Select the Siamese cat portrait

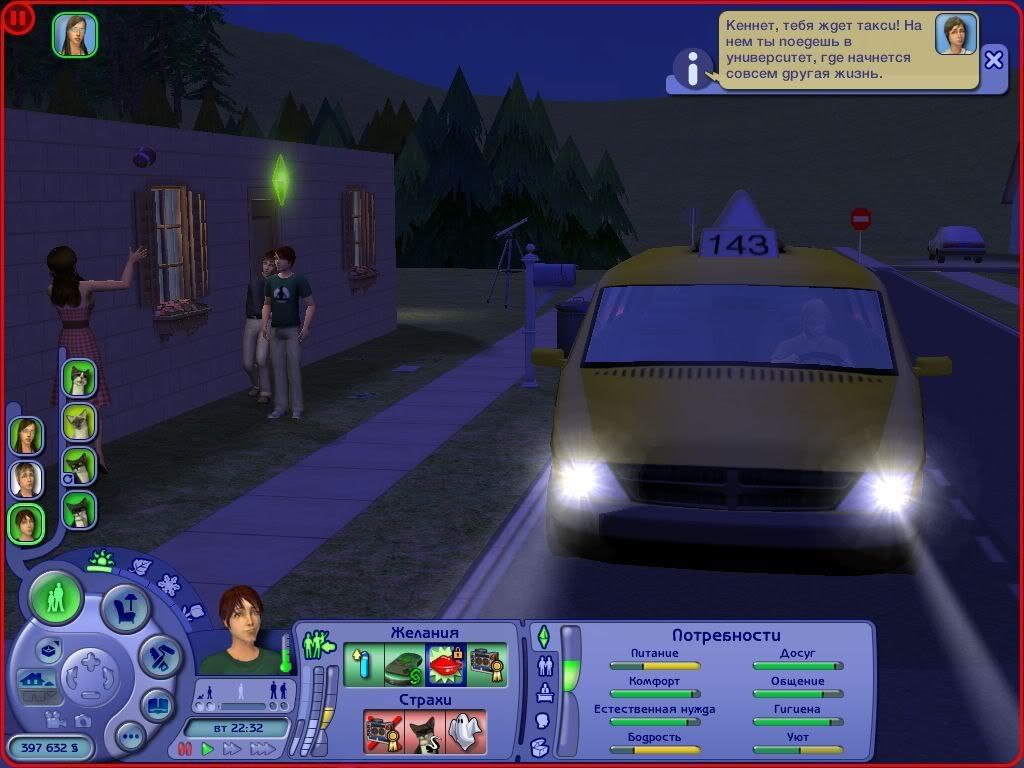[79, 421]
